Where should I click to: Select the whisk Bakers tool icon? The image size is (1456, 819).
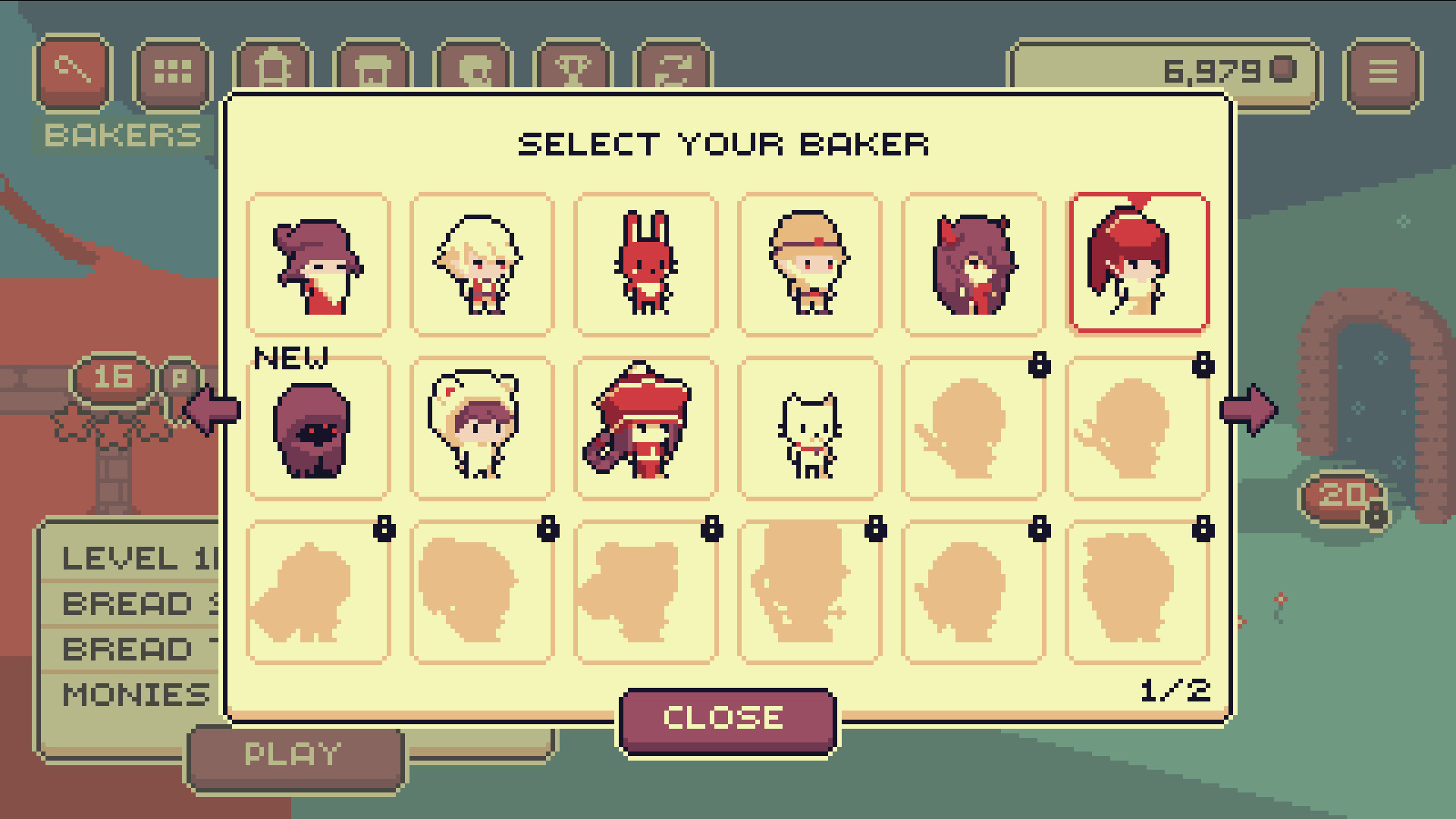point(73,73)
